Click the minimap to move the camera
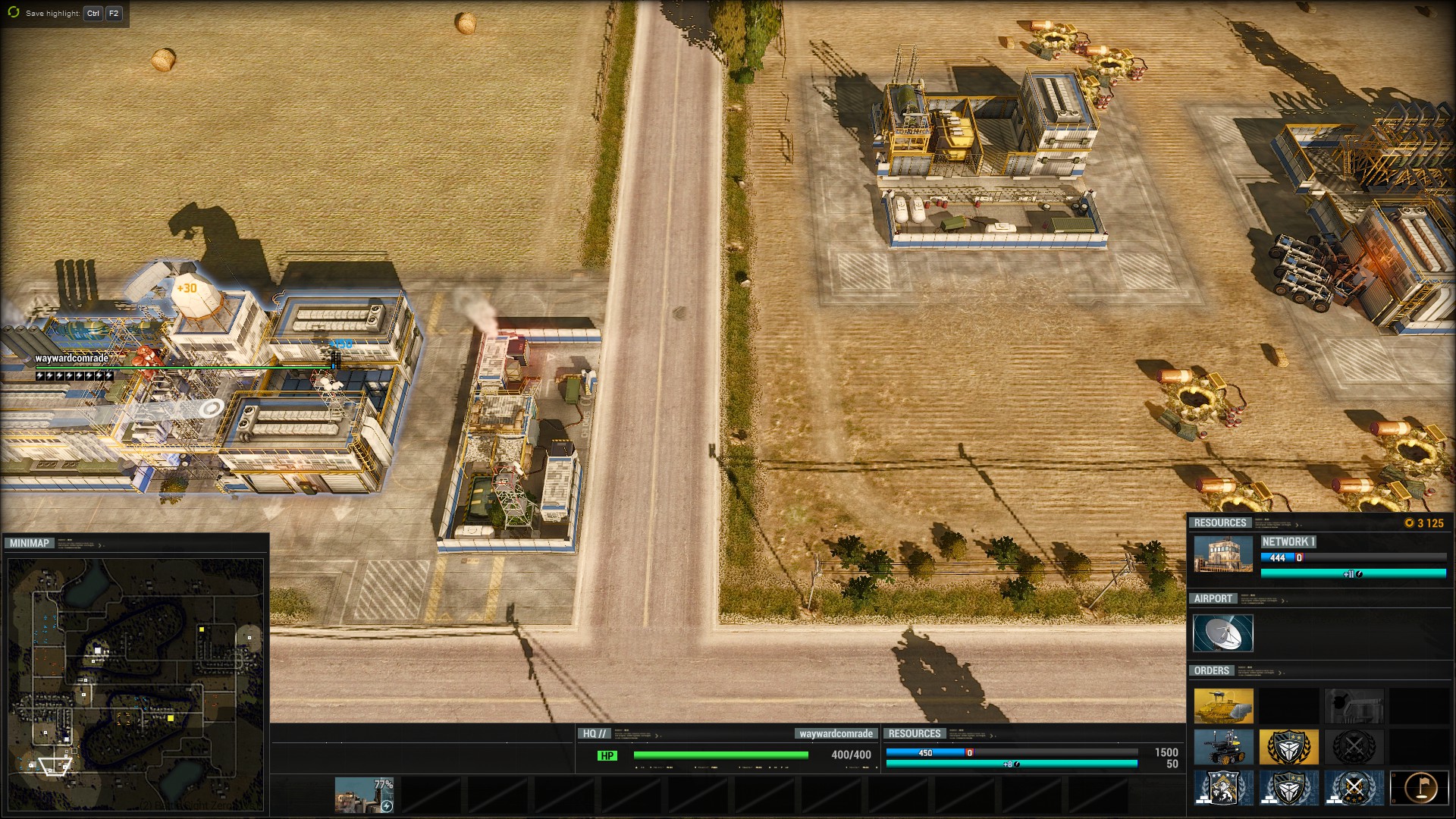Viewport: 1456px width, 819px height. coord(135,682)
